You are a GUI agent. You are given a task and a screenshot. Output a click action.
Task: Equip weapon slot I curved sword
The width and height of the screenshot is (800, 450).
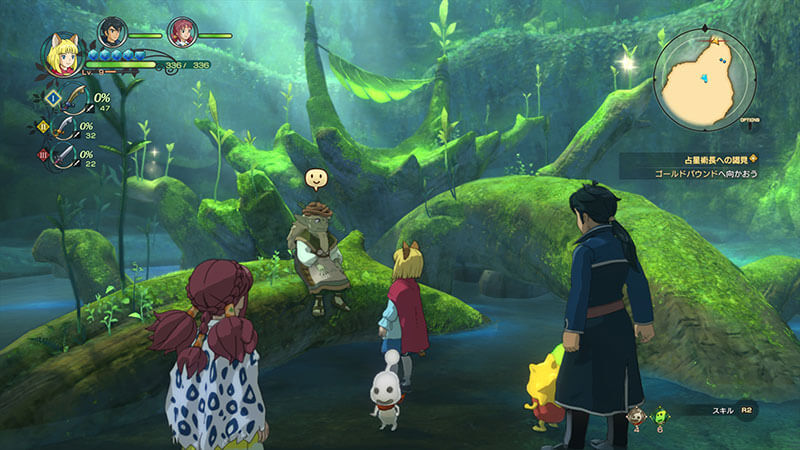point(70,100)
